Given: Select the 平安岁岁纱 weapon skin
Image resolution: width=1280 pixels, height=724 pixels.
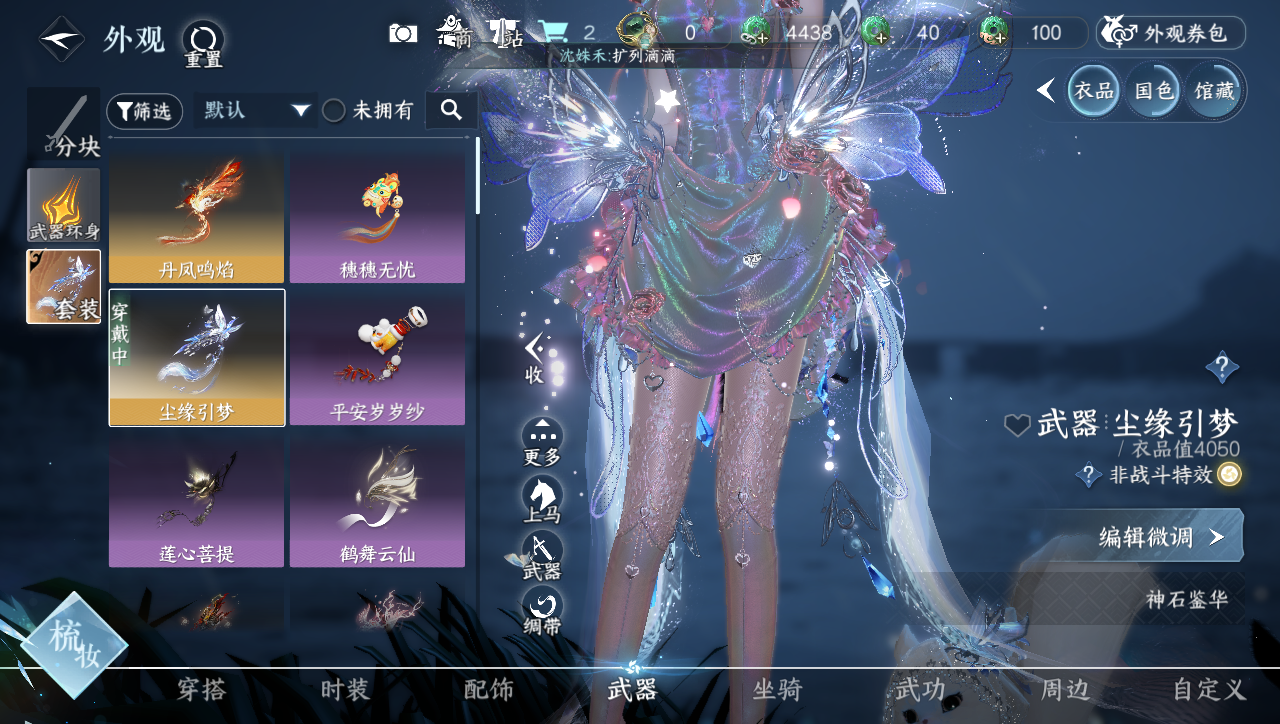Looking at the screenshot, I should point(377,358).
